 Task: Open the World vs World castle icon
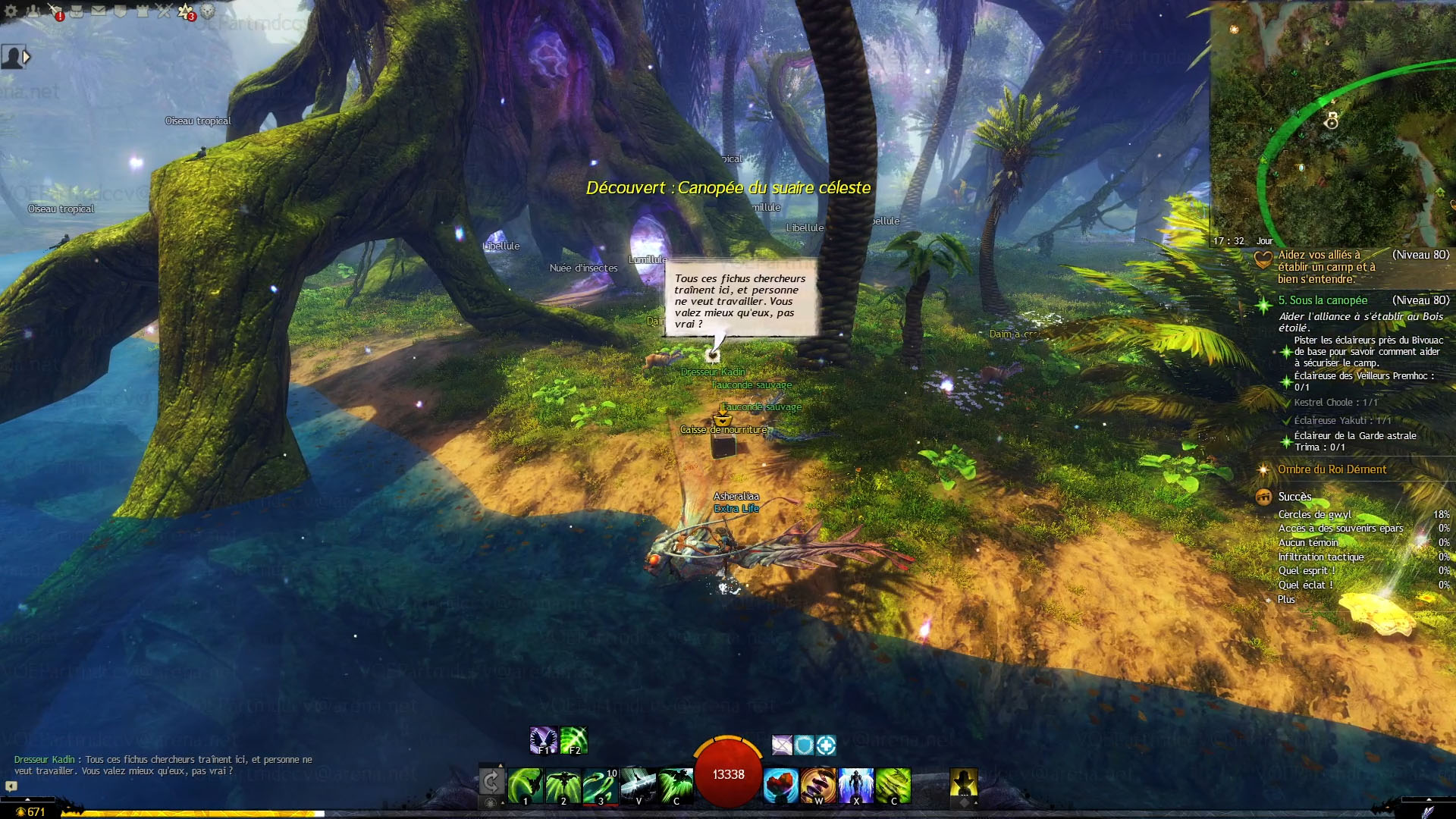point(142,11)
